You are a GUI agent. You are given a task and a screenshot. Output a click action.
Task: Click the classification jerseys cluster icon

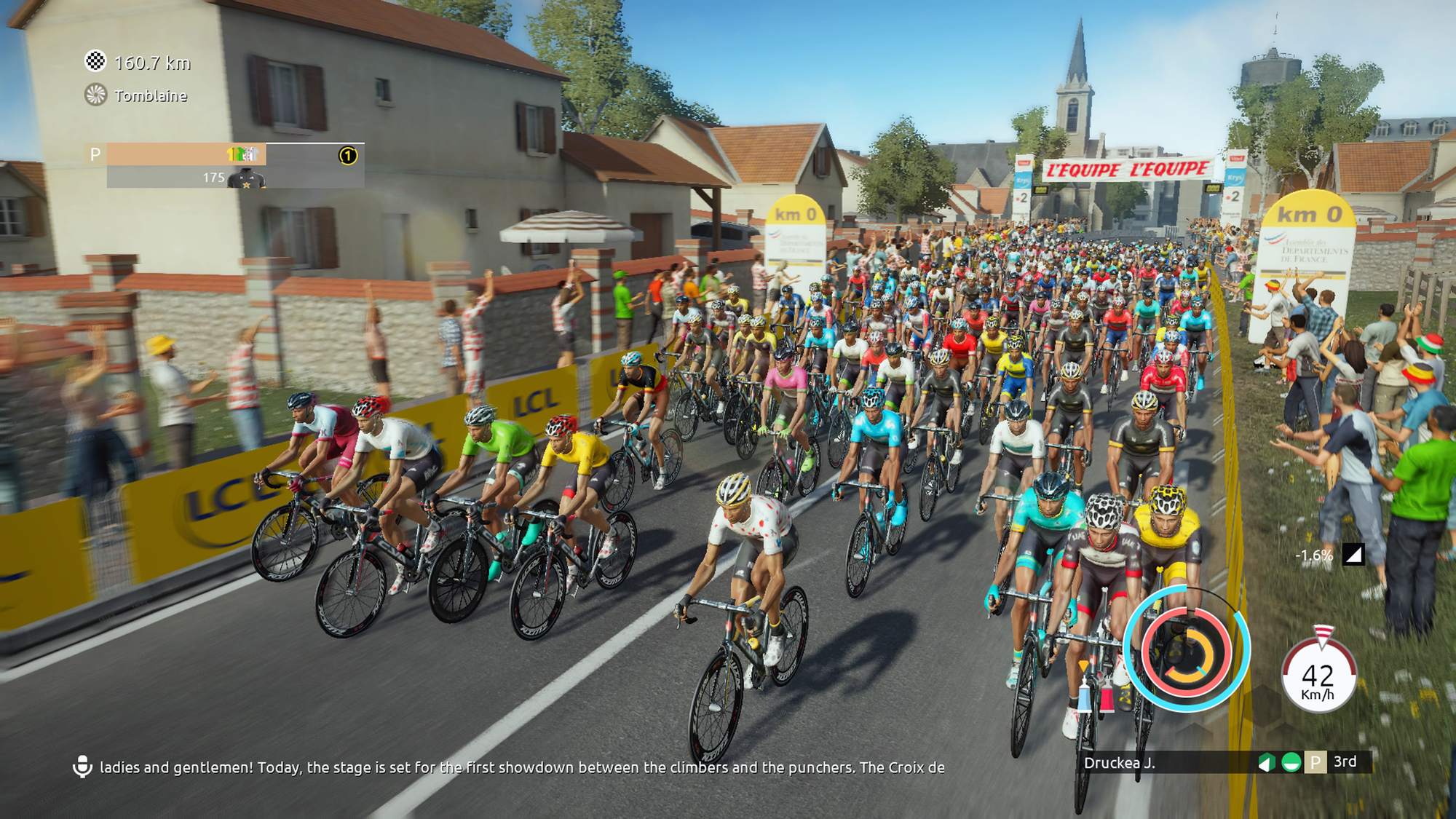click(243, 154)
